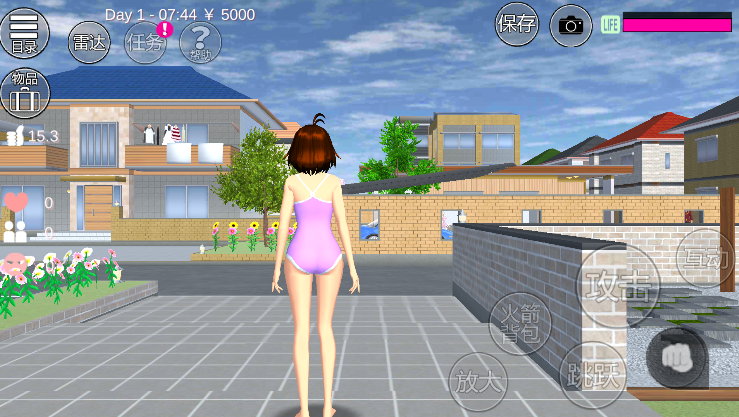739x417 pixels.
Task: Tap the 互动 interact button
Action: [x=704, y=257]
